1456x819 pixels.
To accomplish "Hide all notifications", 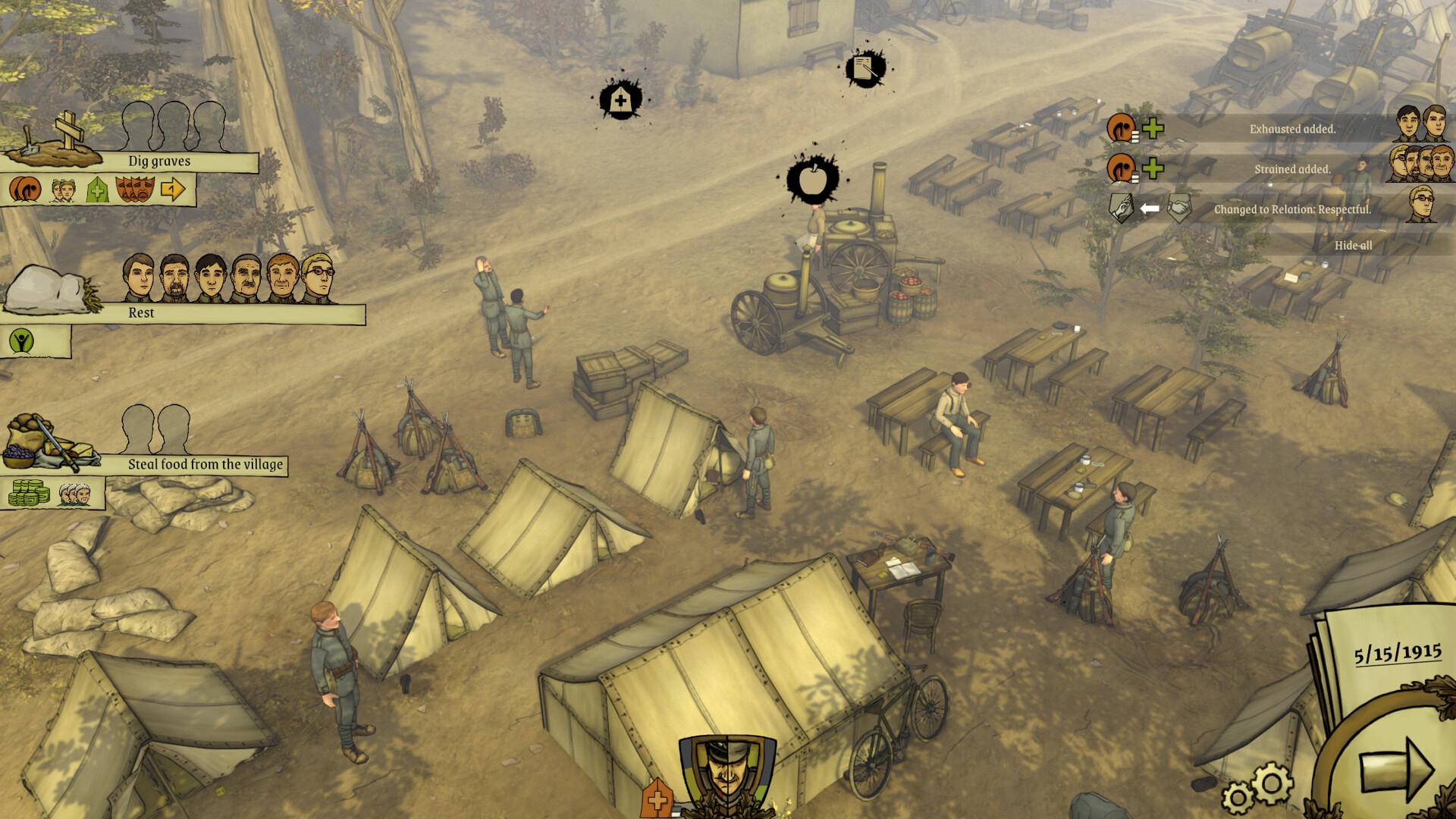I will coord(1353,246).
